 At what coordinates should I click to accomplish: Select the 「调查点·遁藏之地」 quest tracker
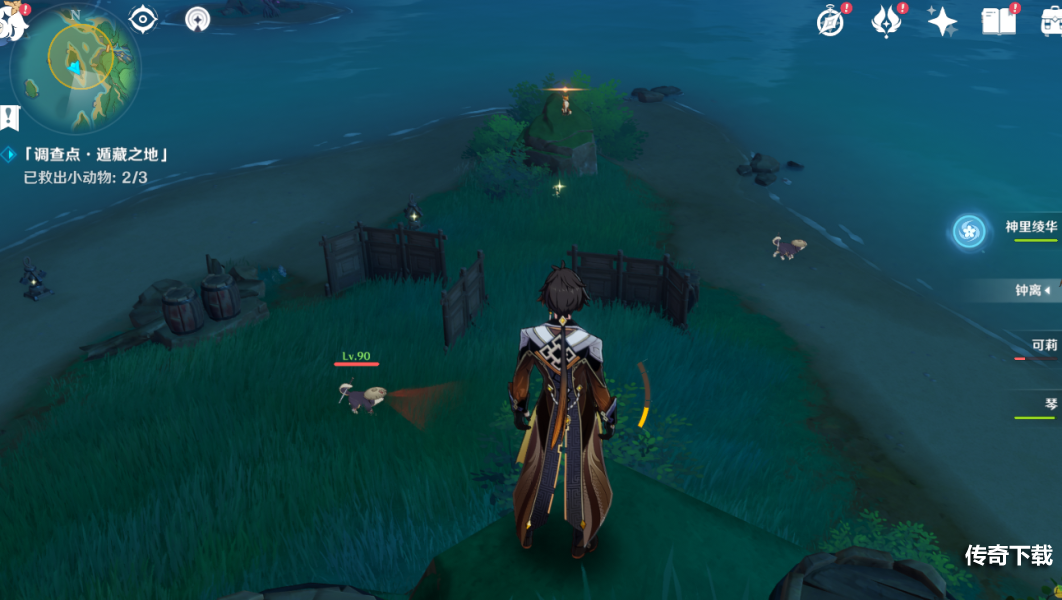pyautogui.click(x=94, y=154)
